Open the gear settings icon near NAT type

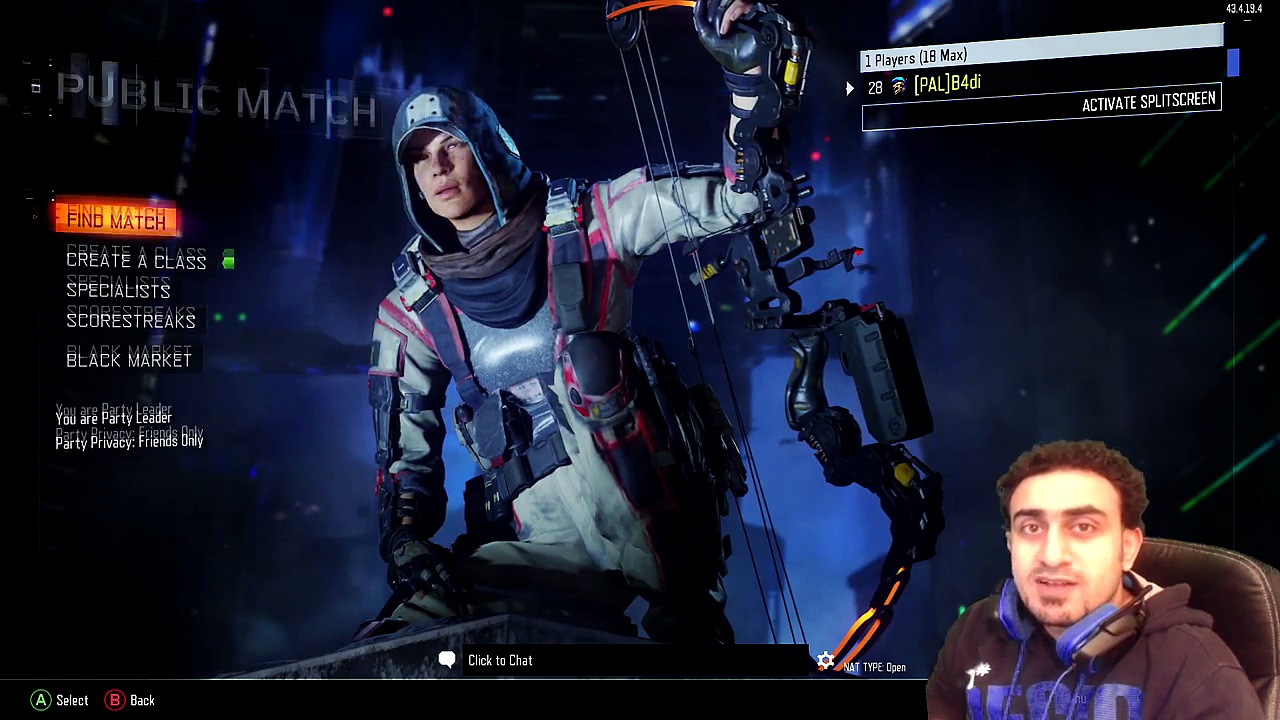pyautogui.click(x=825, y=661)
